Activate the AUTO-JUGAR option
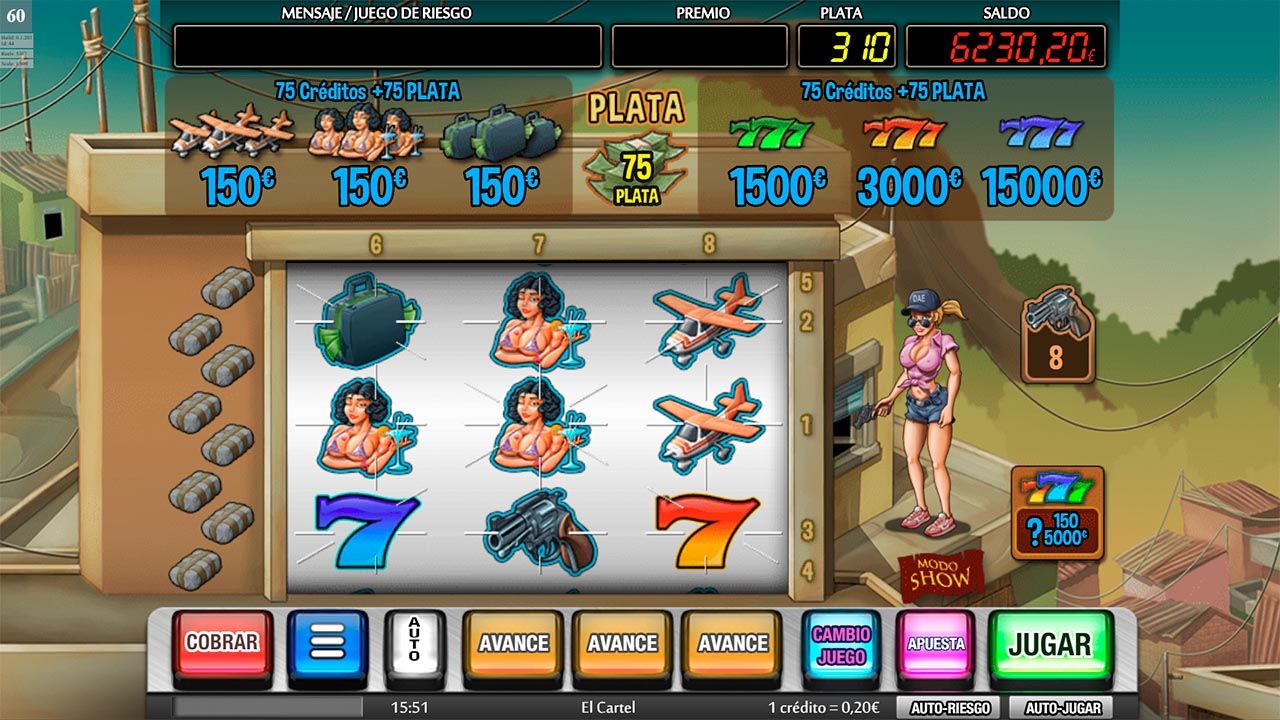Image resolution: width=1280 pixels, height=720 pixels. click(x=1062, y=708)
